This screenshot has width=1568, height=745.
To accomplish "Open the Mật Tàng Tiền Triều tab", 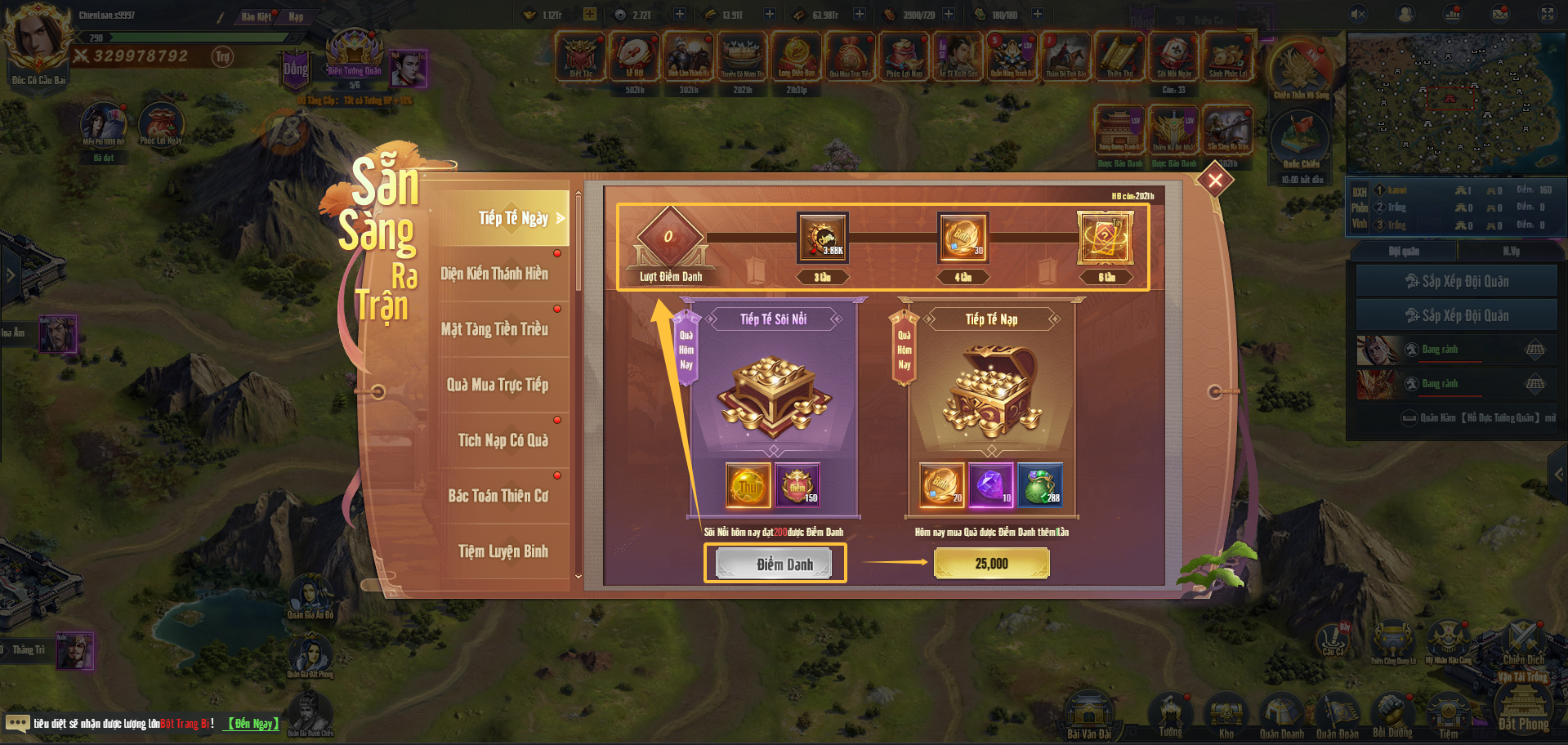I will click(494, 329).
